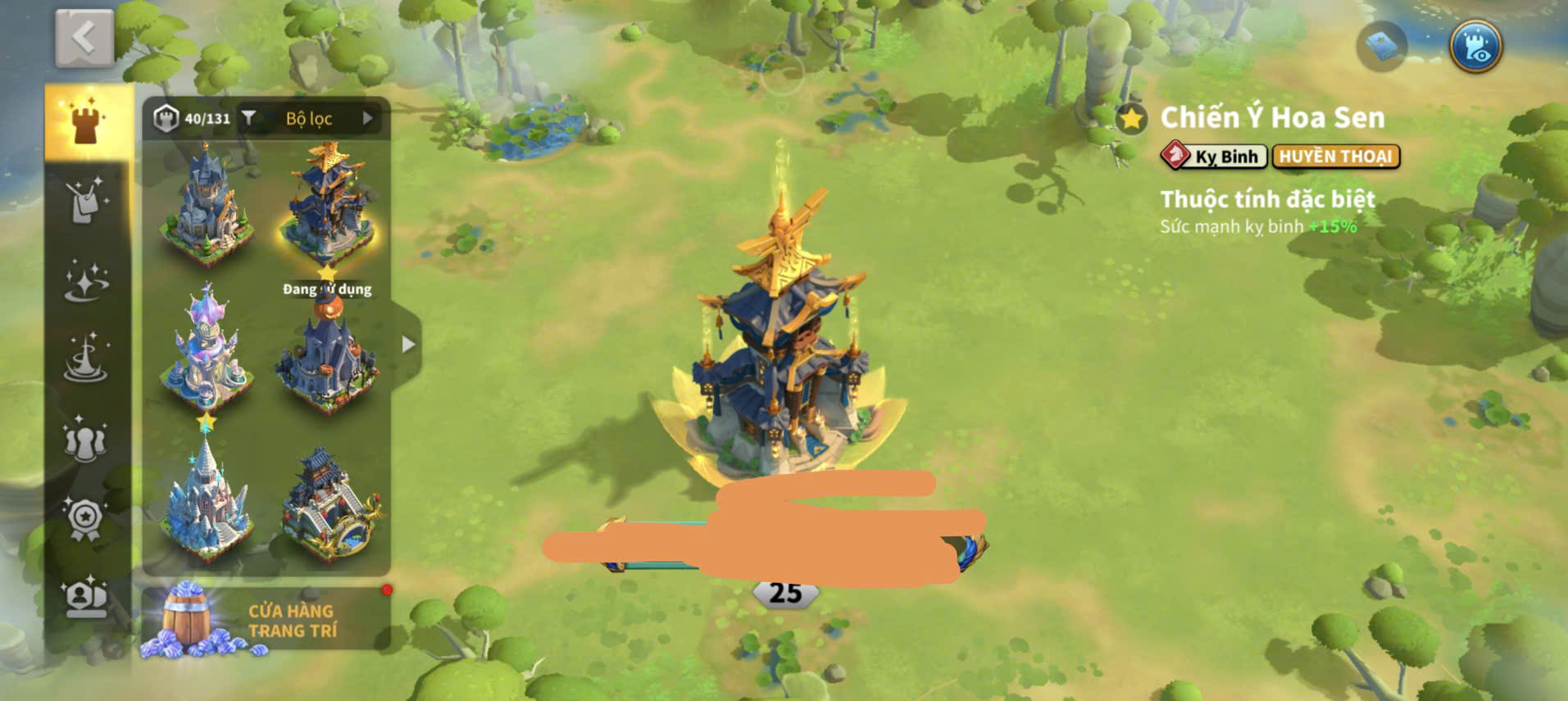Switch to the troop figures tab
This screenshot has width=1568, height=701.
(x=86, y=438)
